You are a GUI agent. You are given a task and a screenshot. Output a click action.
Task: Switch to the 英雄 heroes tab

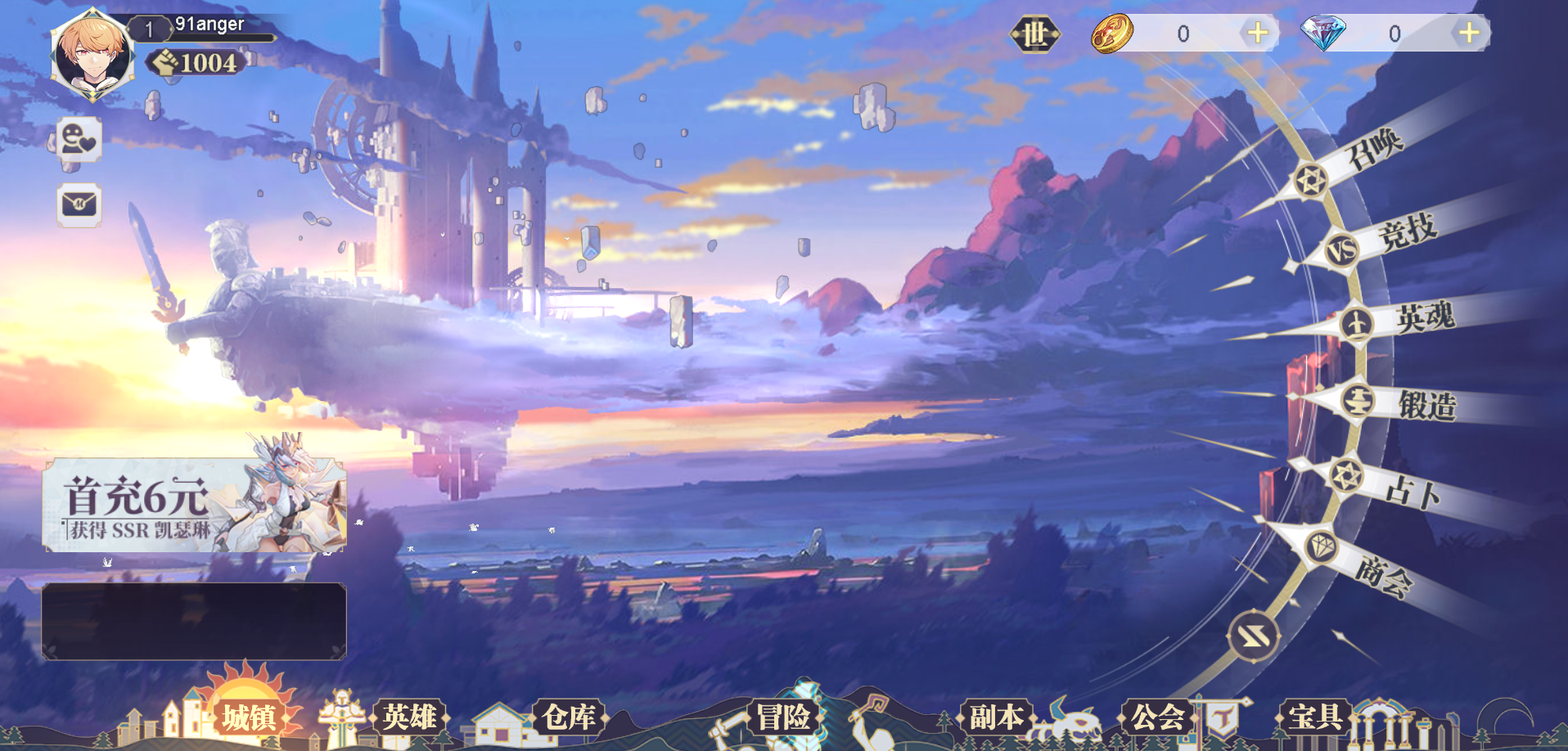409,717
